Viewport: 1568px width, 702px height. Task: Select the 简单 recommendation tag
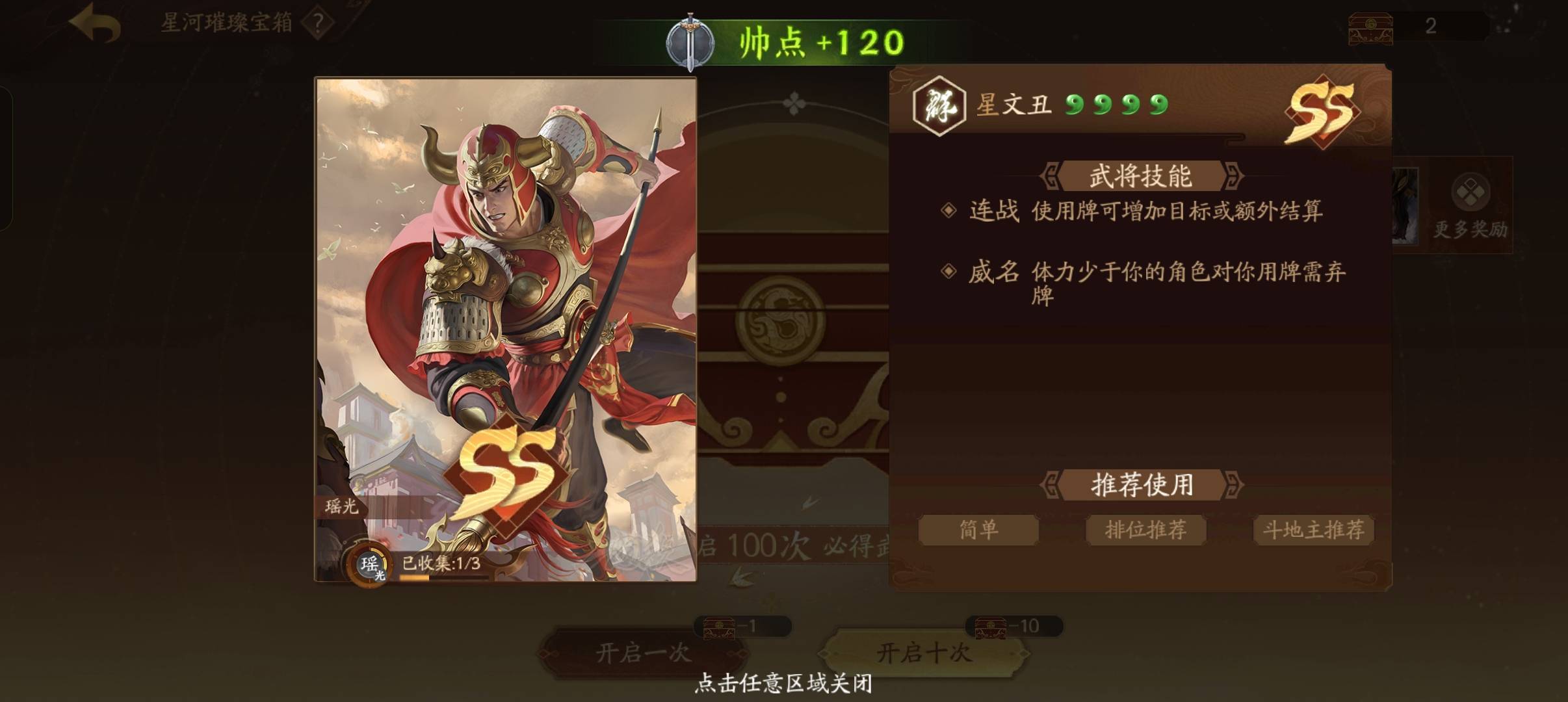point(978,530)
